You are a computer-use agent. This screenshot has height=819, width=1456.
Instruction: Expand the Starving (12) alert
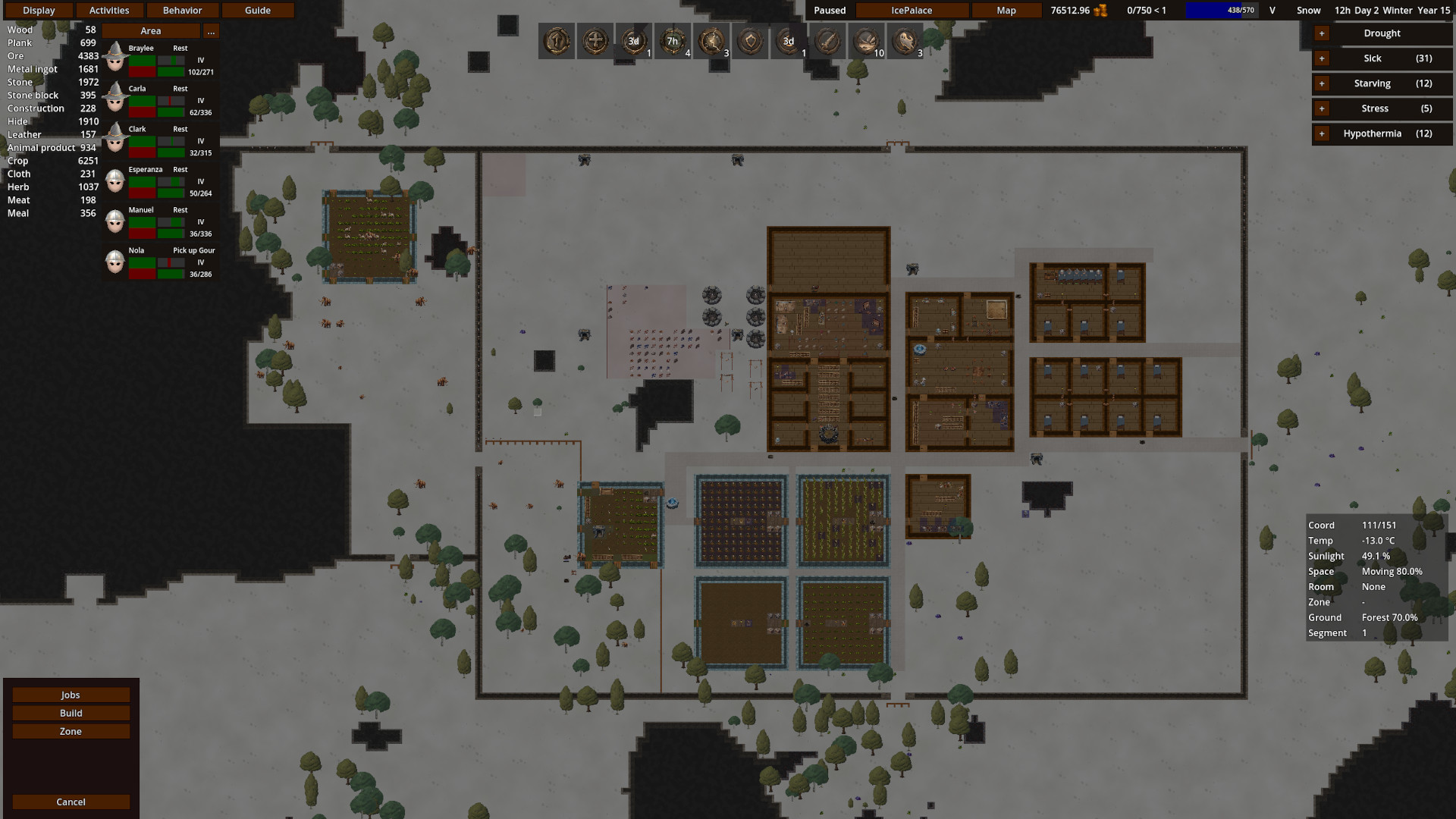click(1321, 83)
